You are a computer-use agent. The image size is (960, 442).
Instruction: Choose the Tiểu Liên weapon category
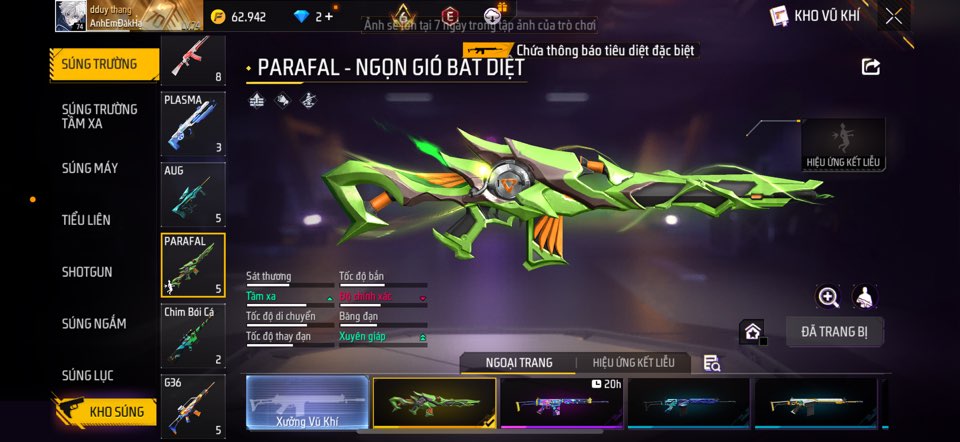tap(86, 220)
